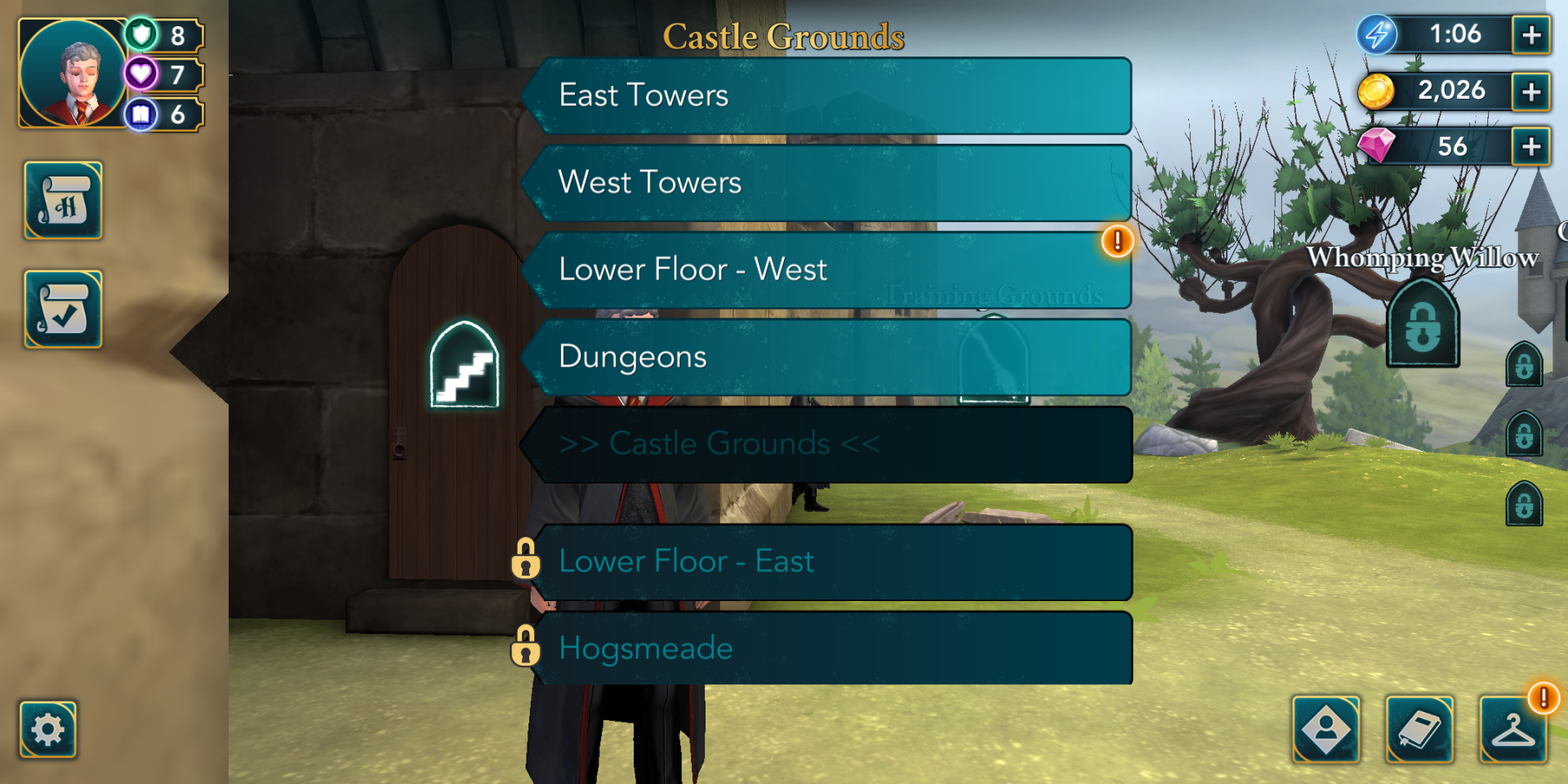Open the gear settings menu
Viewport: 1568px width, 784px height.
pyautogui.click(x=48, y=729)
